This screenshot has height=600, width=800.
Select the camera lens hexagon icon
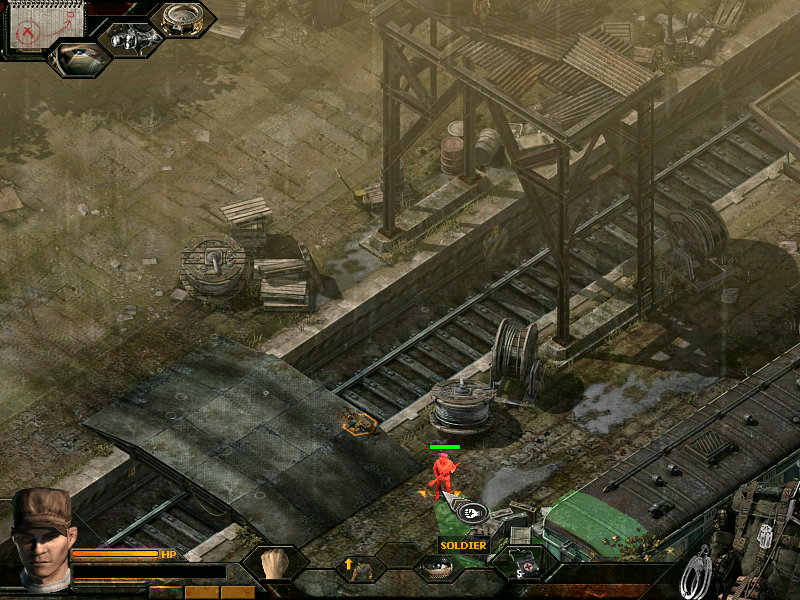tap(81, 58)
